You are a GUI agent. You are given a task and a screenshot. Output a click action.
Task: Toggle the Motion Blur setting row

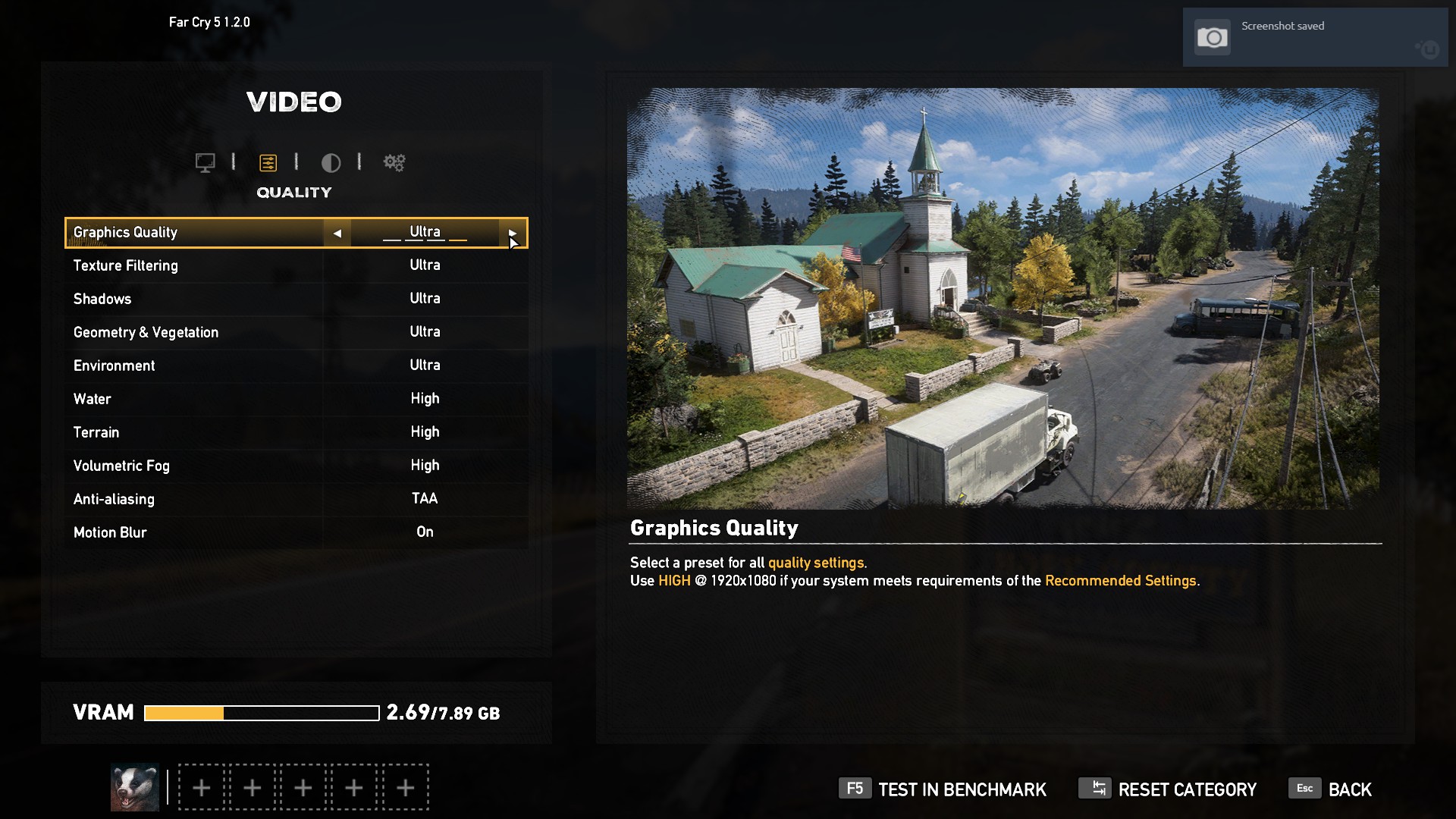(296, 532)
